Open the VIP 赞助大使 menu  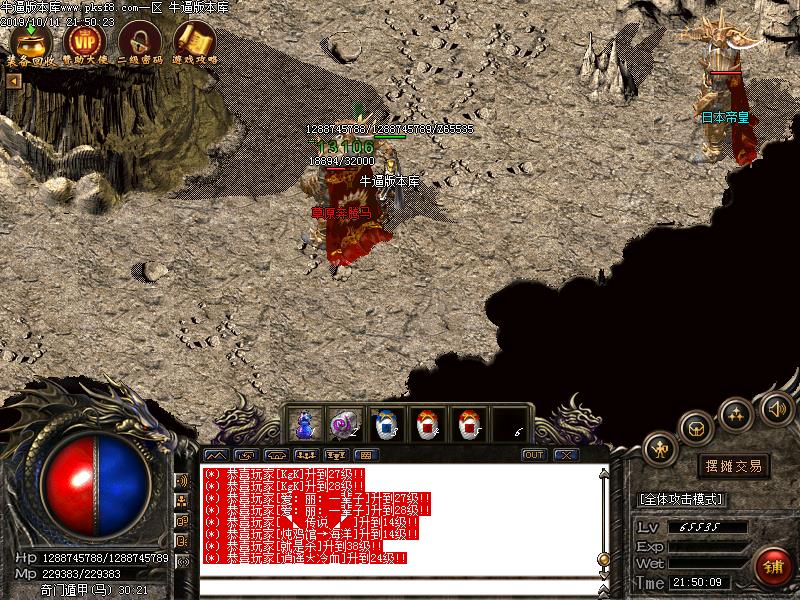83,41
